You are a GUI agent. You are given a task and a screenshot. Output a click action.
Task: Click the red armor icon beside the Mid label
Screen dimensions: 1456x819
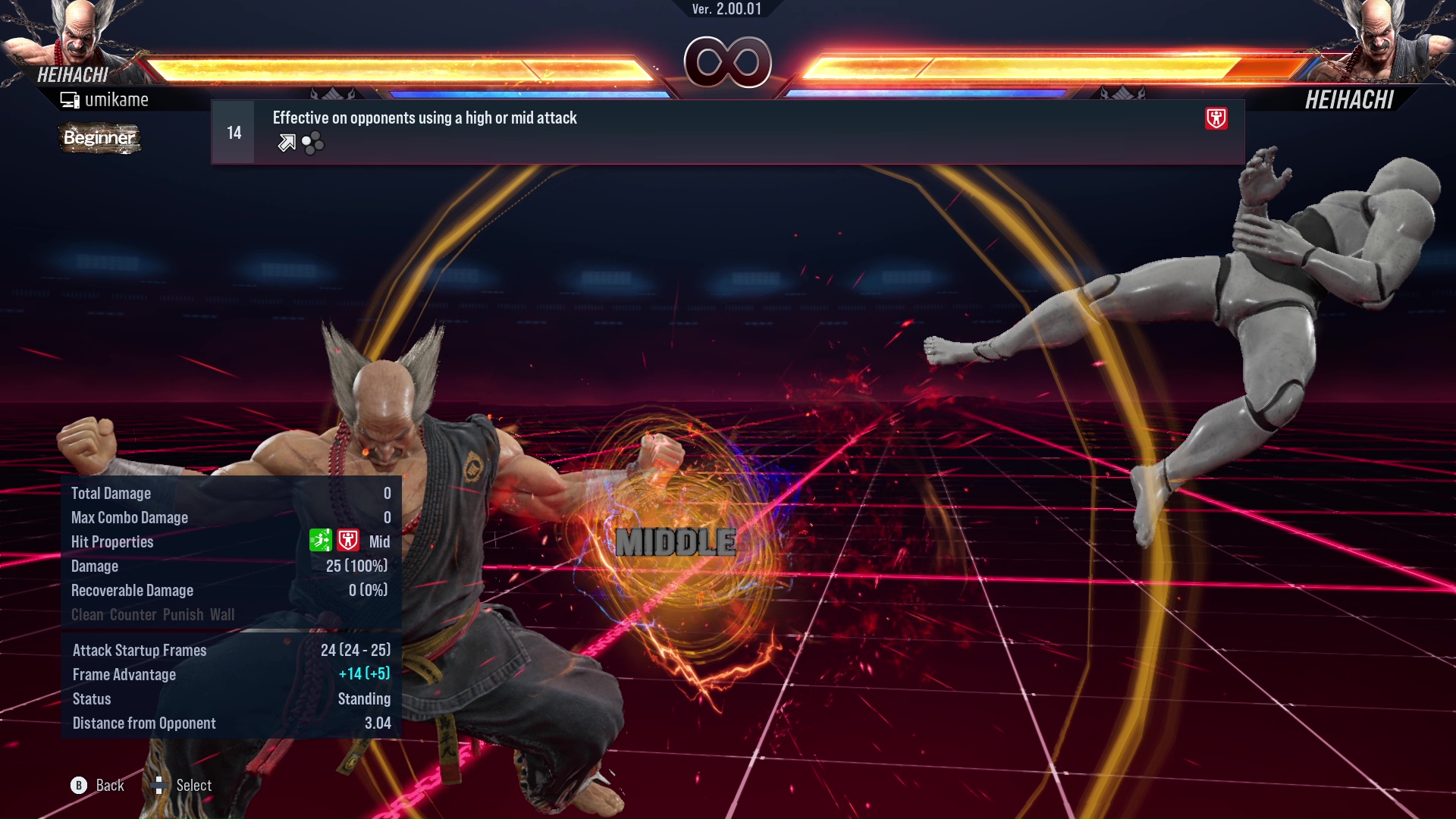pos(348,541)
